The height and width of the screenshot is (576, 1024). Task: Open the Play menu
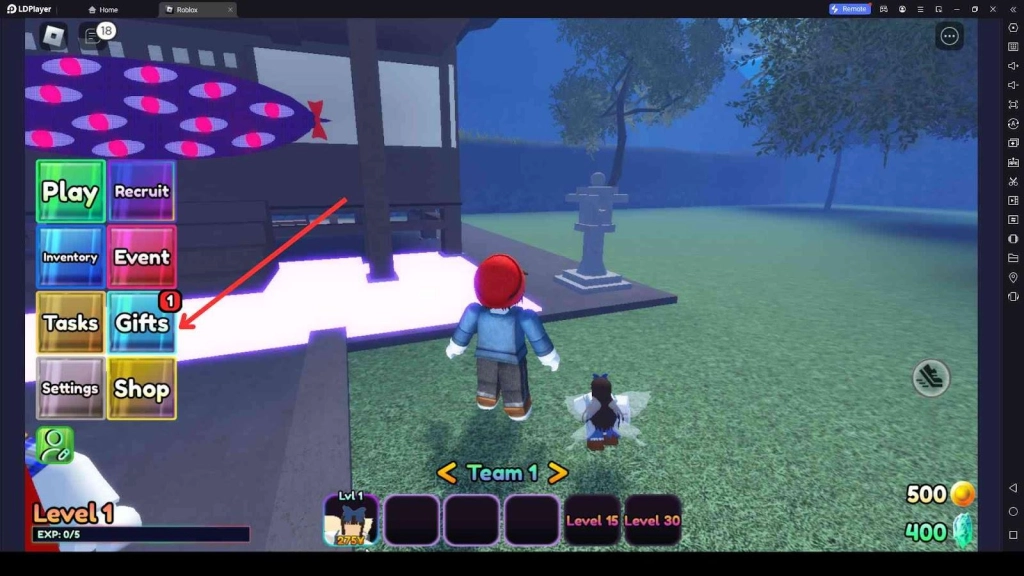70,191
